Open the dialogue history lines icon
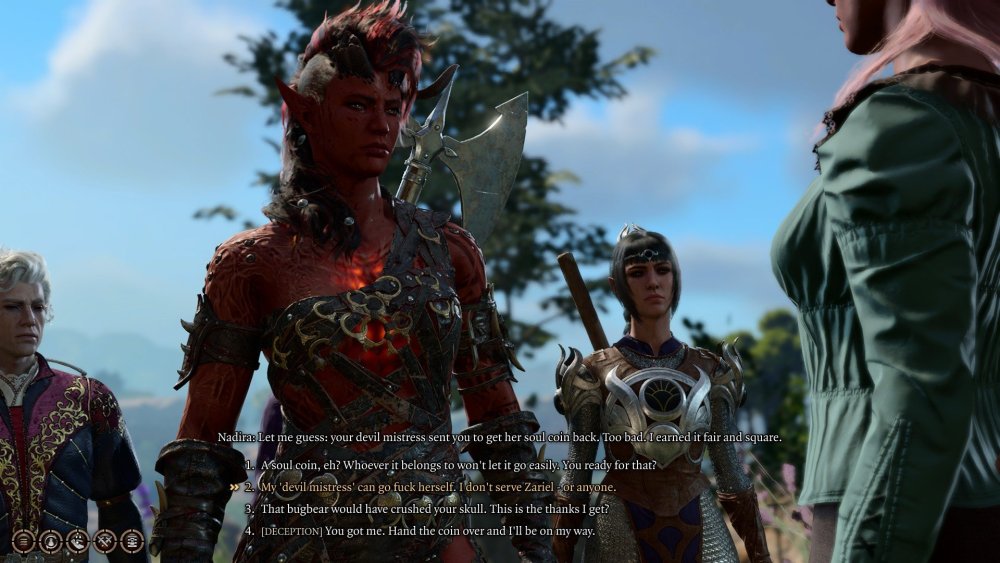This screenshot has height=563, width=1000. [x=23, y=542]
